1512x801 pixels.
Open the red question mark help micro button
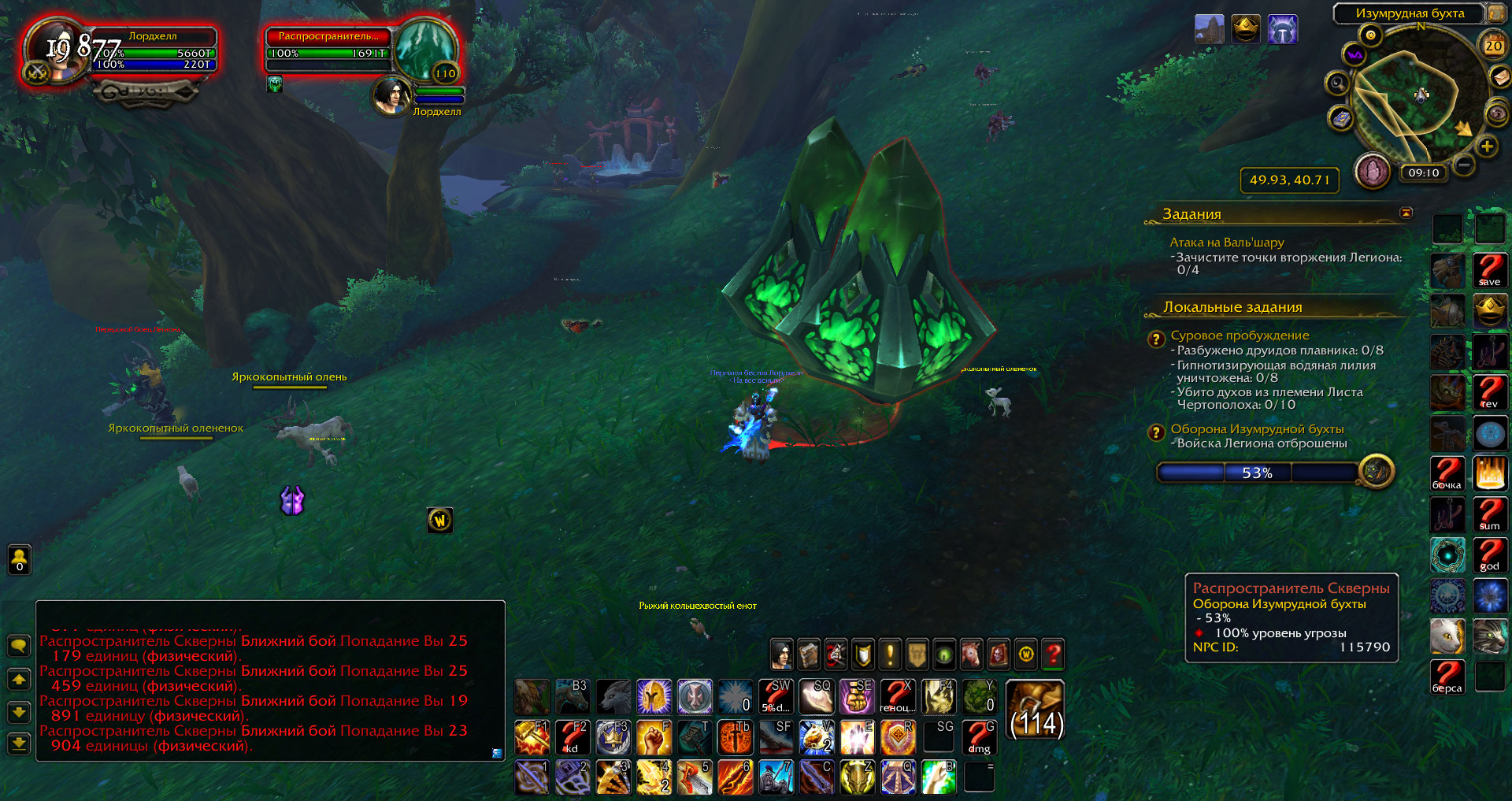[1053, 655]
